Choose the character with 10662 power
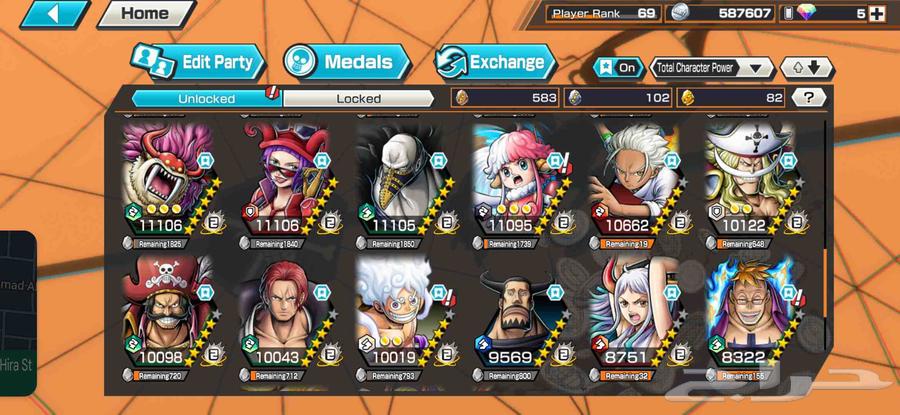Viewport: 900px width, 415px height. click(635, 180)
